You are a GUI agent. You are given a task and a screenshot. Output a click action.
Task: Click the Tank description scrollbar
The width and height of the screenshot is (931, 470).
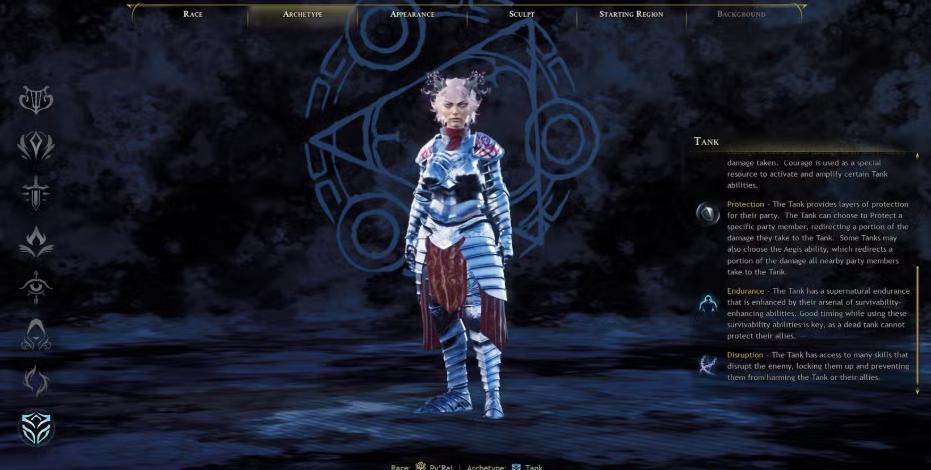[917, 325]
